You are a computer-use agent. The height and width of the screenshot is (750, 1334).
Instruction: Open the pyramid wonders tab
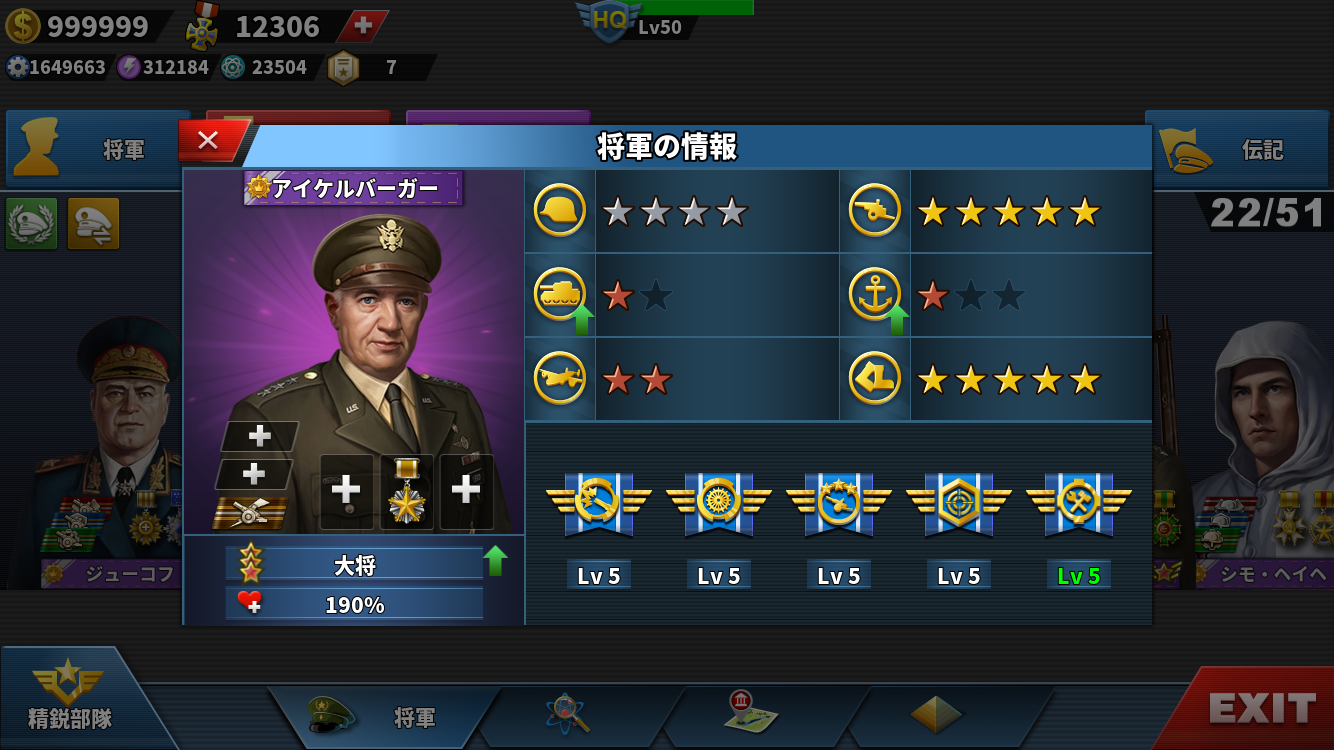point(936,714)
